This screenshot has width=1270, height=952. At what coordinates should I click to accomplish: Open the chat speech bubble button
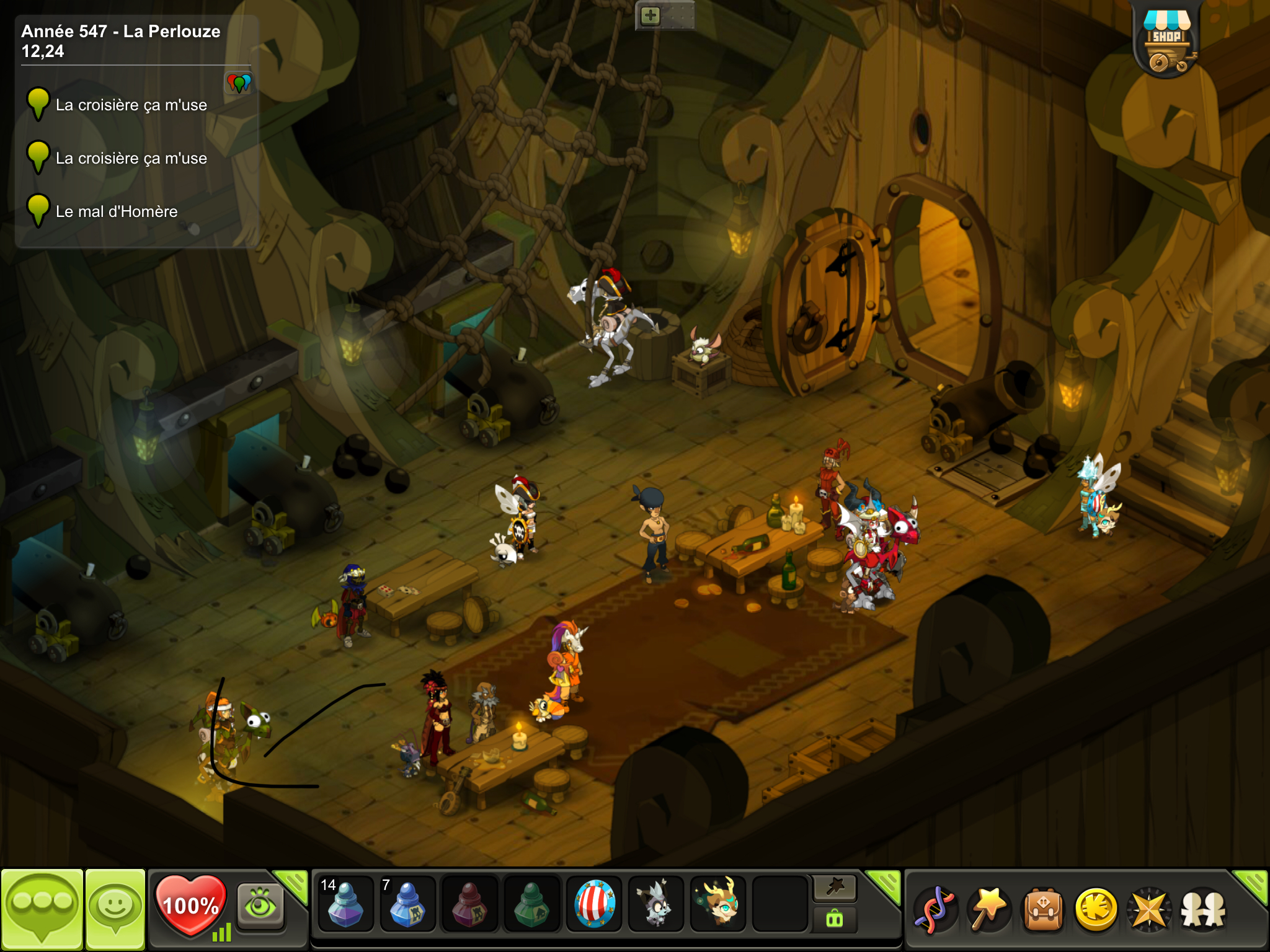point(42,909)
